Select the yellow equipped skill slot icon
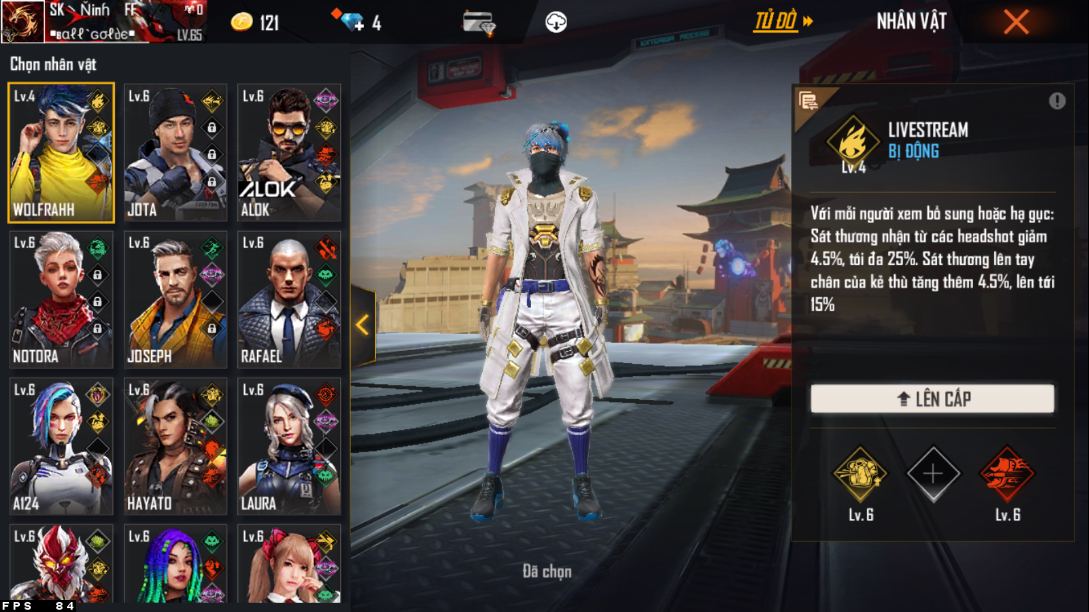This screenshot has width=1089, height=612. [x=860, y=474]
